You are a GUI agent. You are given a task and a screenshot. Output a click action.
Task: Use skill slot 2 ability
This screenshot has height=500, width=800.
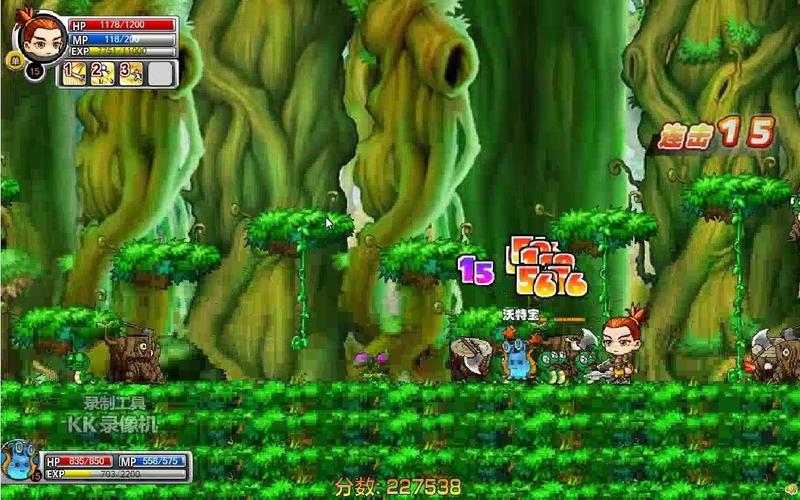(x=103, y=73)
